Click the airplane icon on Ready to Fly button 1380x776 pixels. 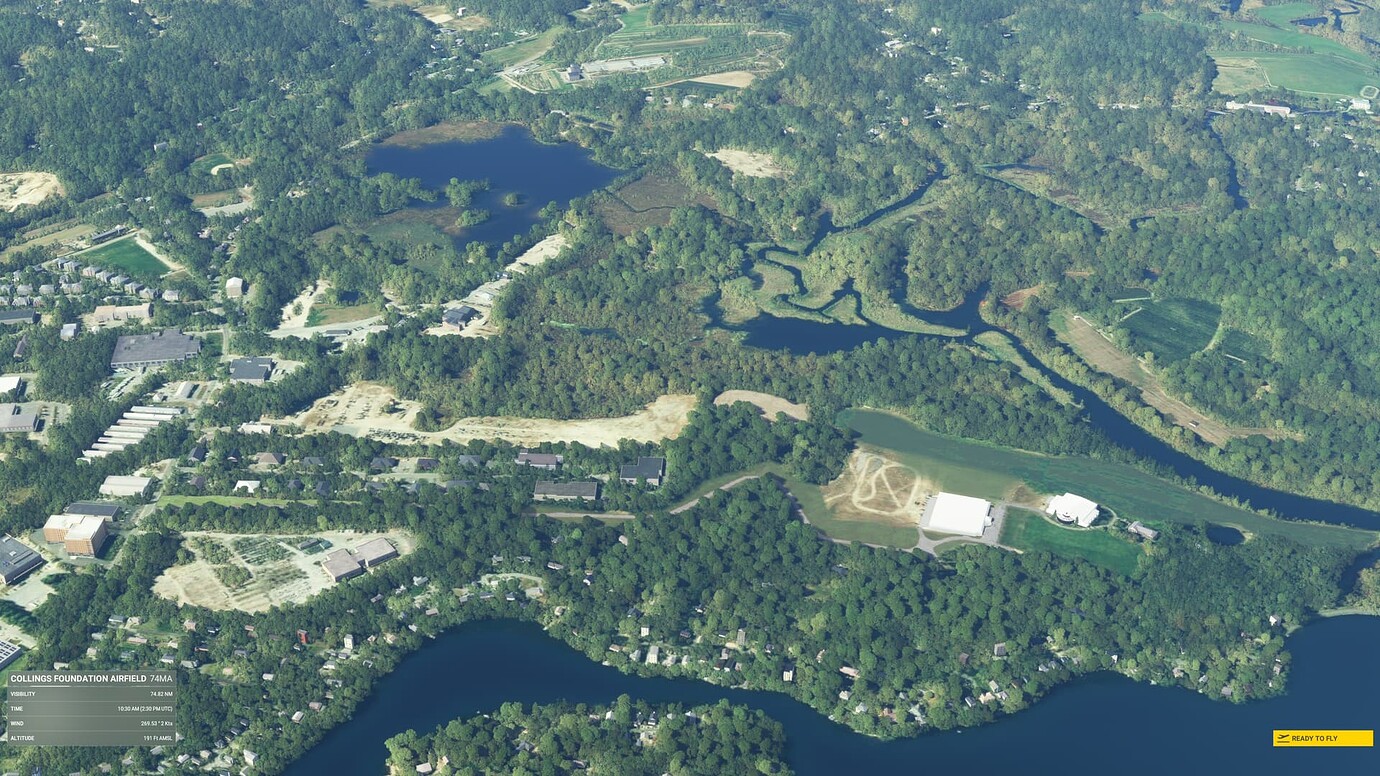1283,738
